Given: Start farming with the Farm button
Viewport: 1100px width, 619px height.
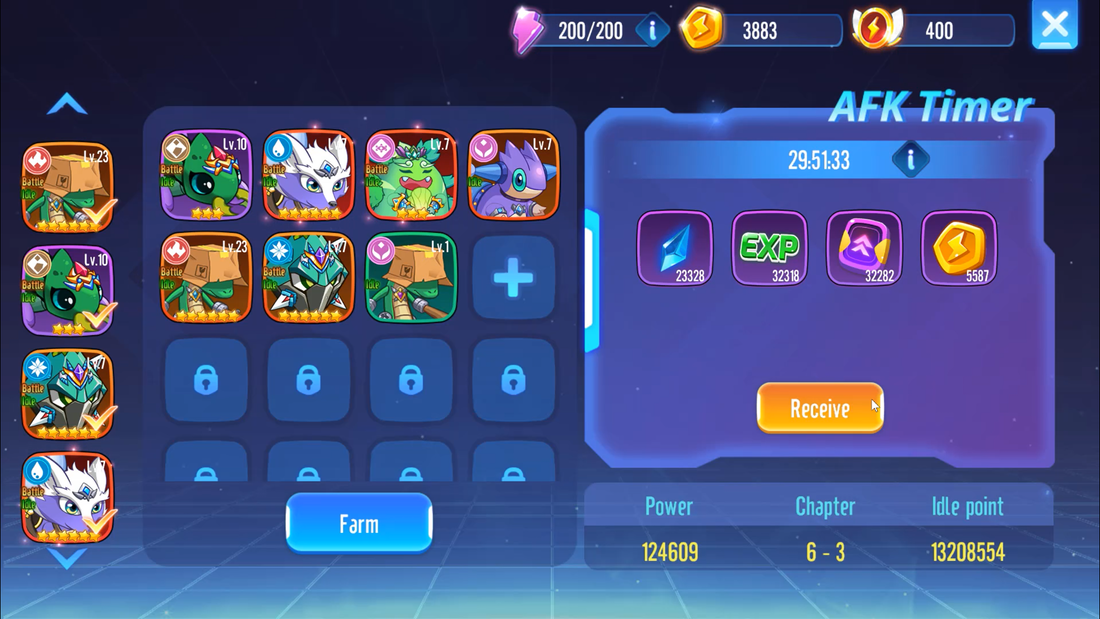Looking at the screenshot, I should (x=359, y=523).
